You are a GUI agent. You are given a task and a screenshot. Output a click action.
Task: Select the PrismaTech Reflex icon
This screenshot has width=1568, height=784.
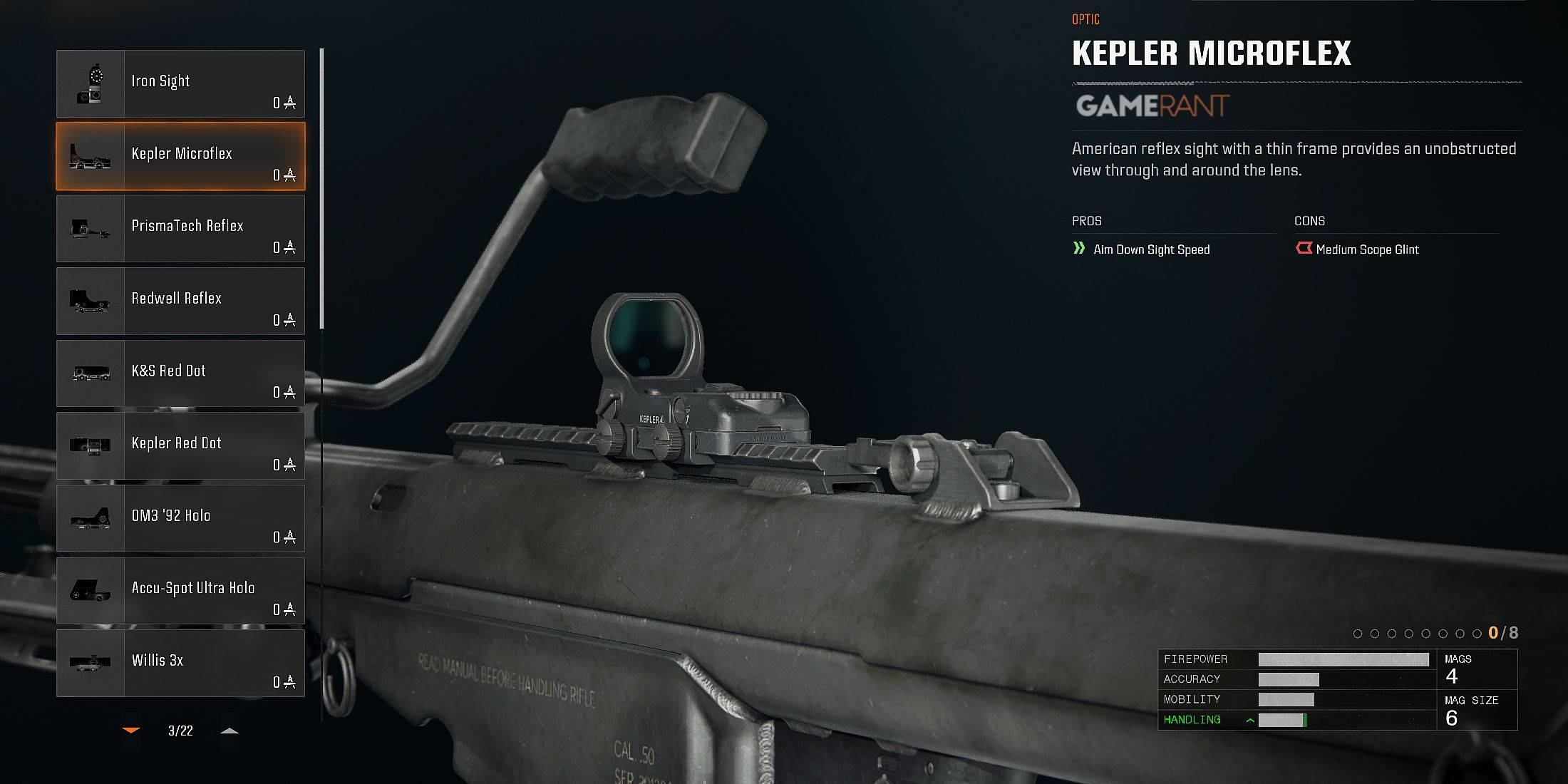[x=91, y=229]
